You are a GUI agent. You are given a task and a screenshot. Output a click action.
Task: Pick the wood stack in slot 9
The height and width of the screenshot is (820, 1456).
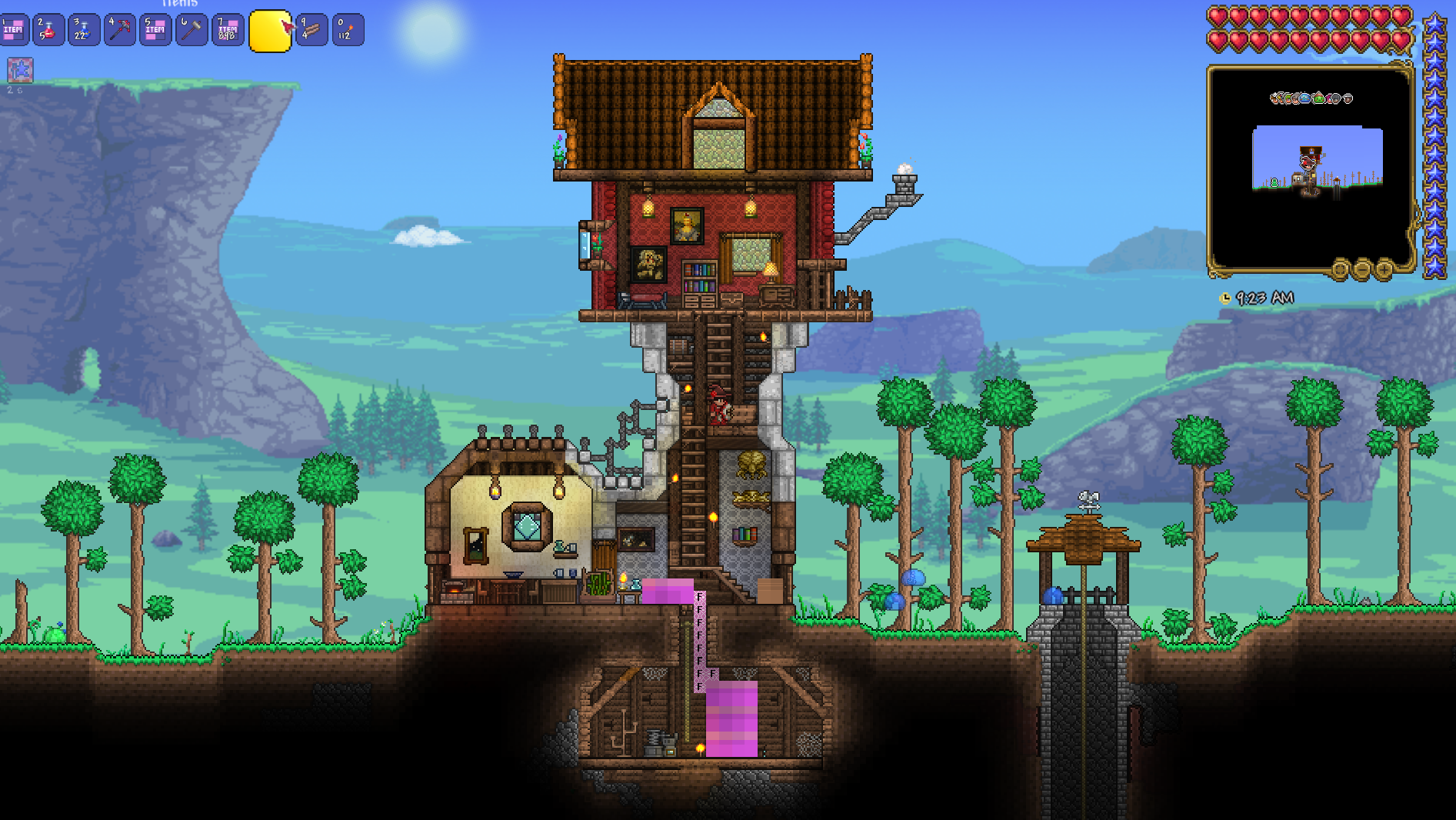(312, 31)
